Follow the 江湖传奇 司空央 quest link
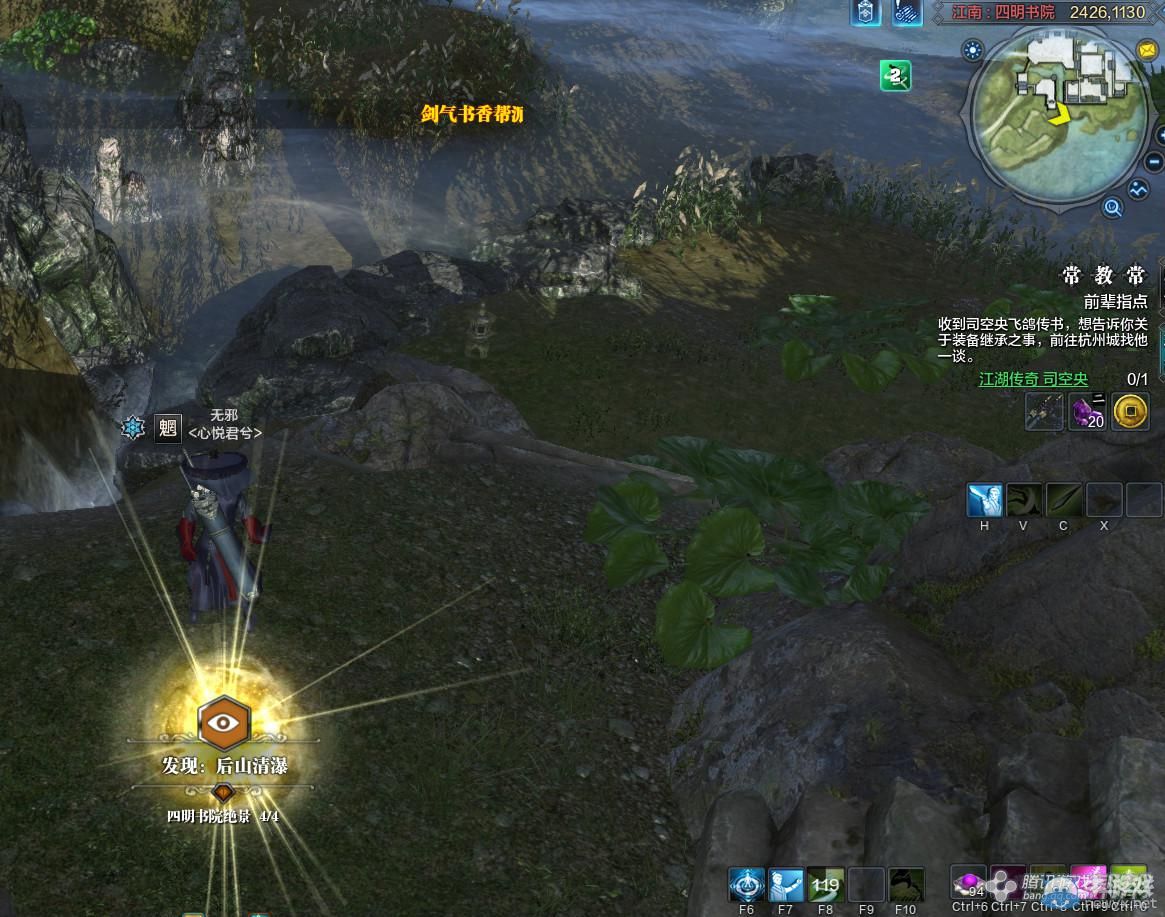Viewport: 1165px width, 917px height. click(x=1033, y=380)
